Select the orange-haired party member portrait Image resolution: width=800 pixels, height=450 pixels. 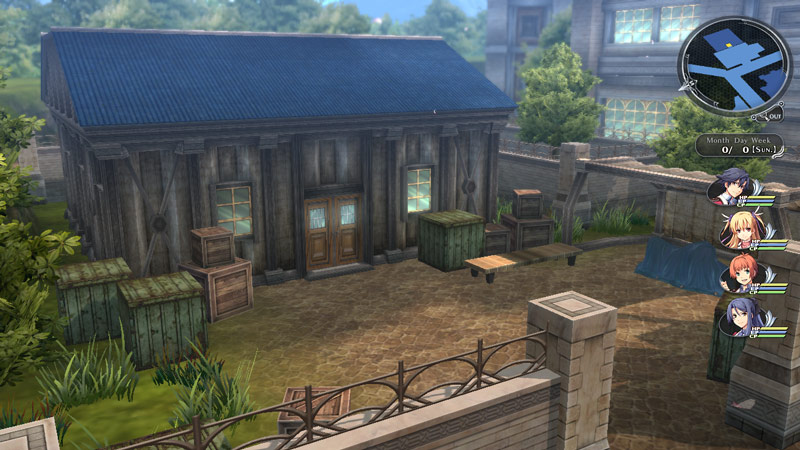coord(741,274)
